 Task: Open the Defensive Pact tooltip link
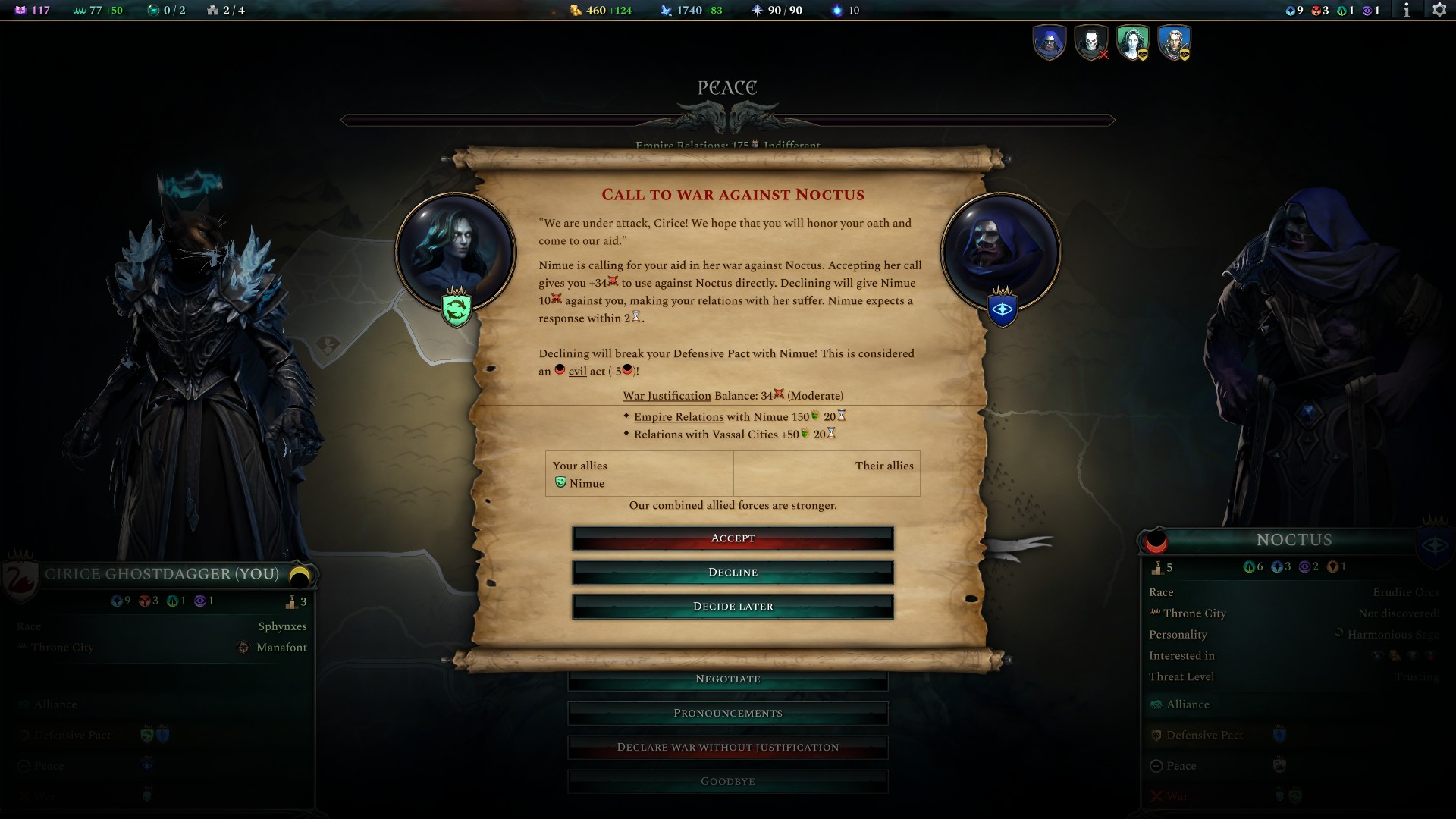pos(711,353)
